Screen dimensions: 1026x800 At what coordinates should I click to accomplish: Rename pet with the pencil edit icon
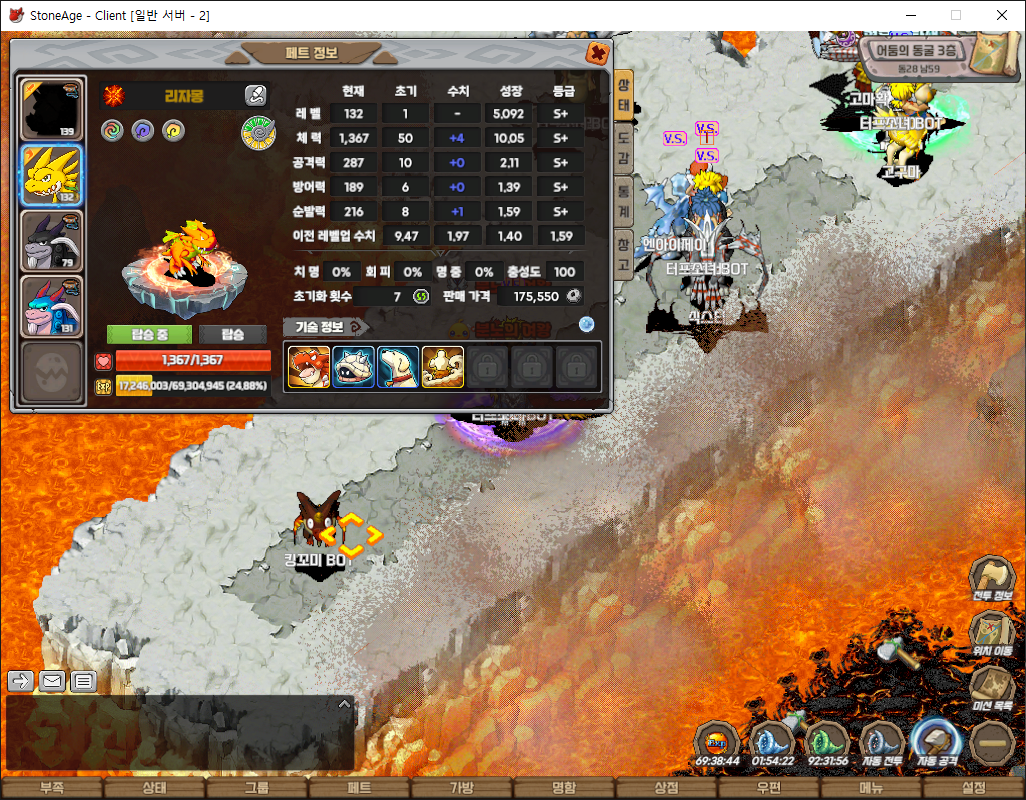(x=256, y=96)
